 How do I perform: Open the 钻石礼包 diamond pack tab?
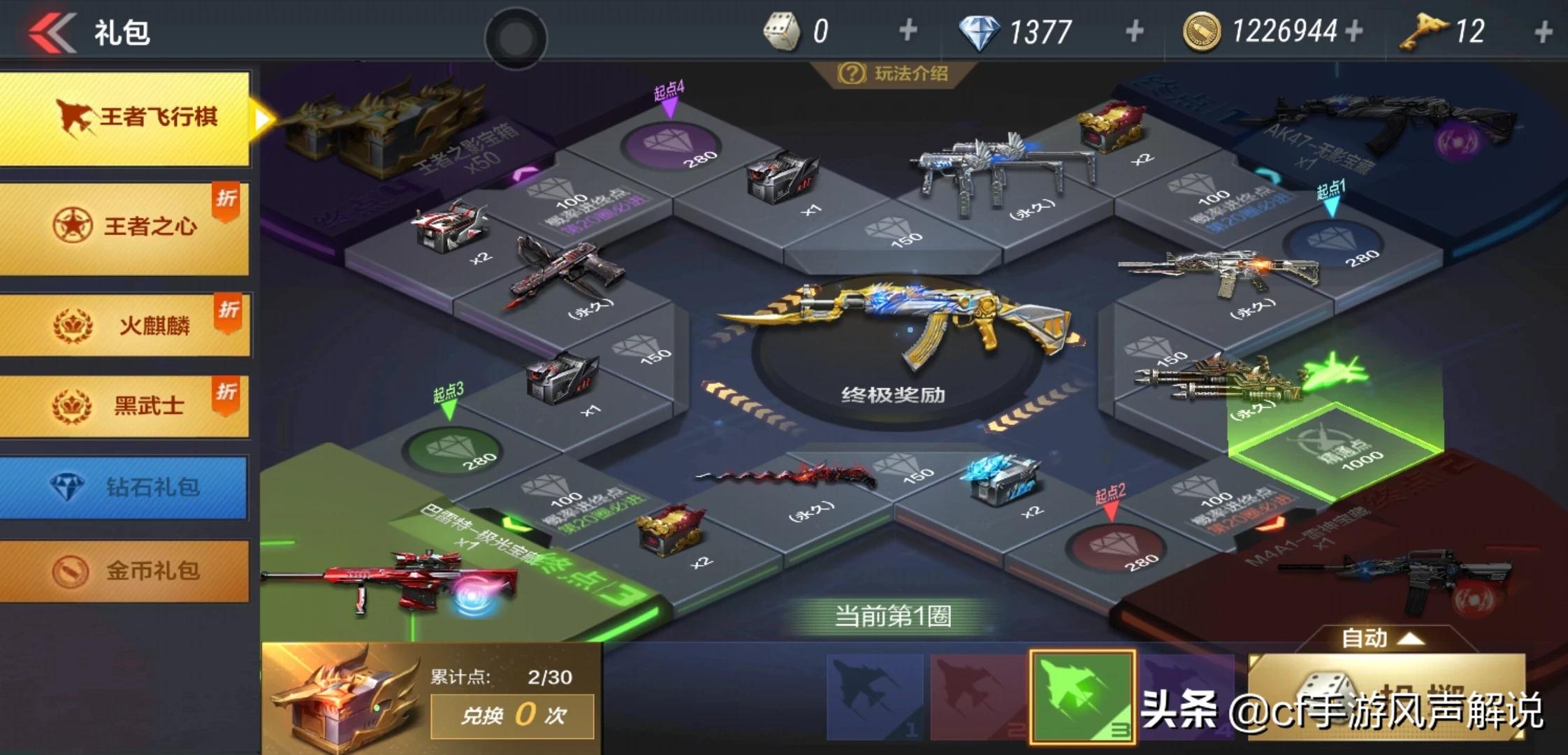click(x=124, y=487)
